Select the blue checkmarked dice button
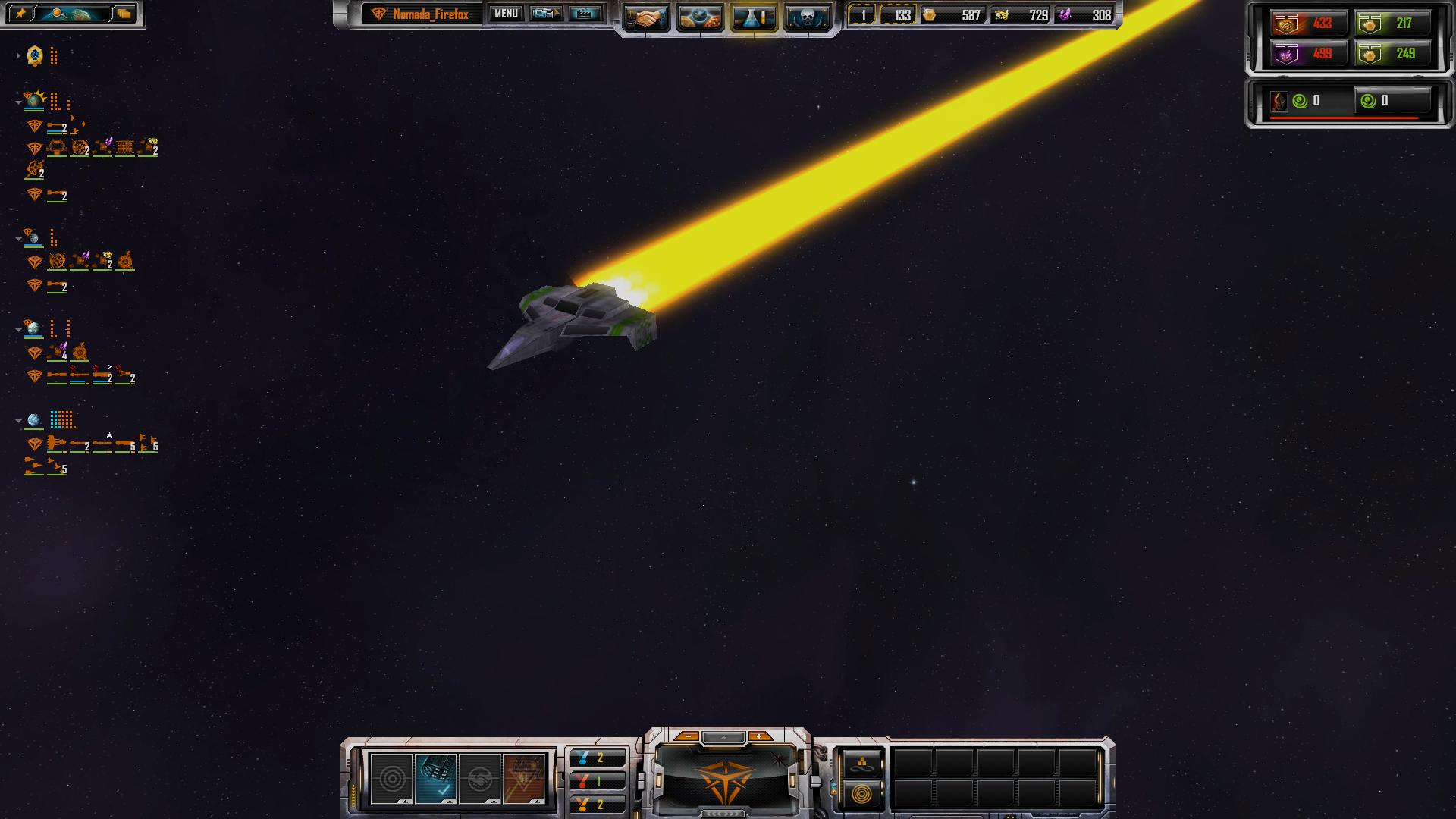The height and width of the screenshot is (819, 1456). [436, 779]
